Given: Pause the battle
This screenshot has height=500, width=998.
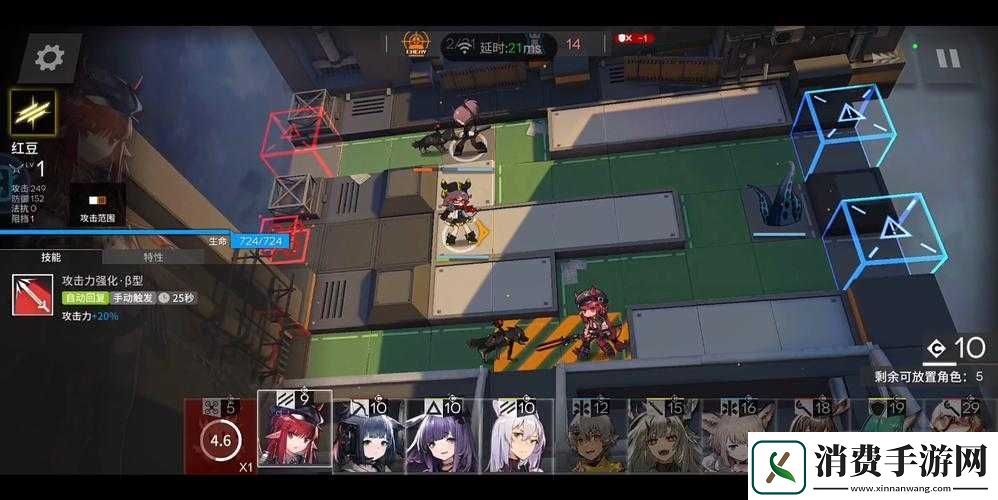Looking at the screenshot, I should 946,58.
